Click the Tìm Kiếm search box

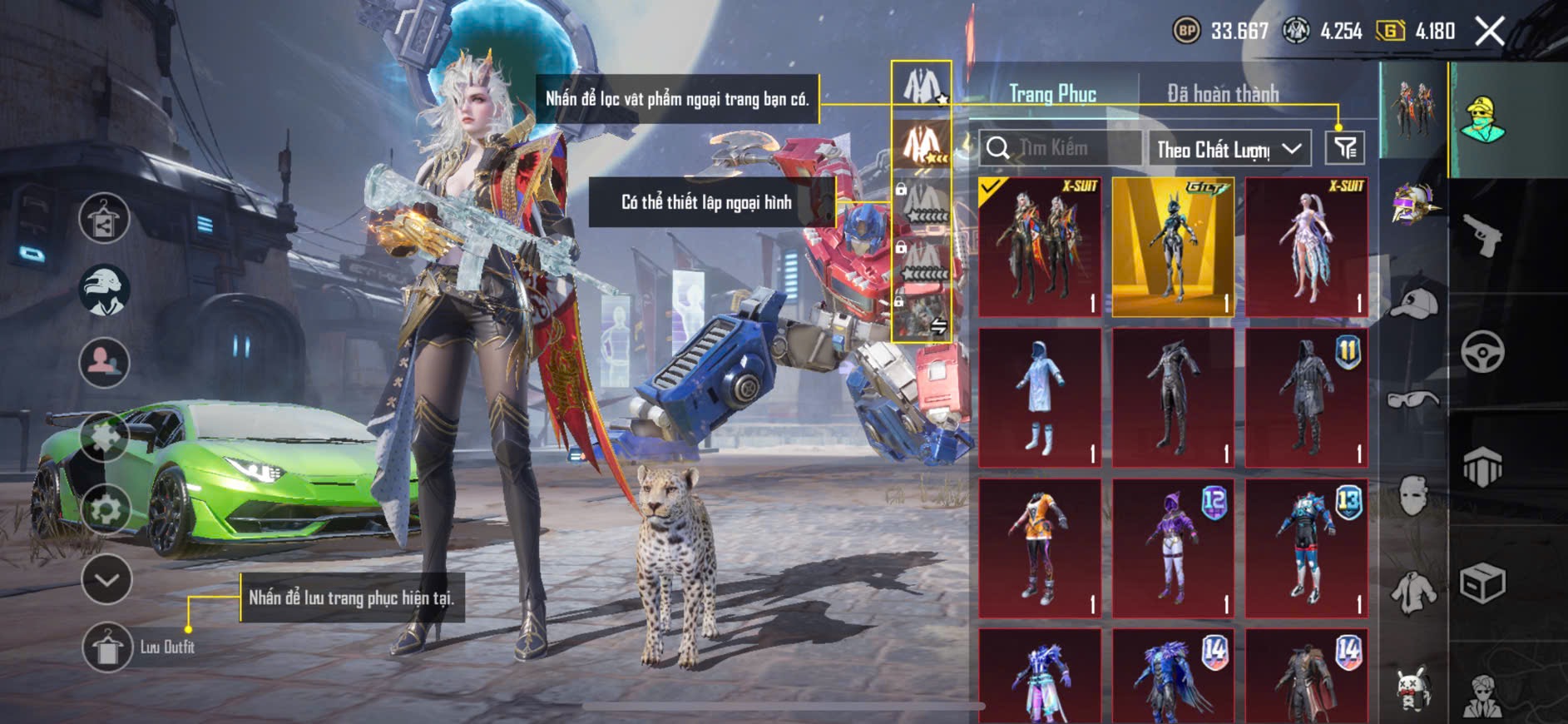point(1061,148)
